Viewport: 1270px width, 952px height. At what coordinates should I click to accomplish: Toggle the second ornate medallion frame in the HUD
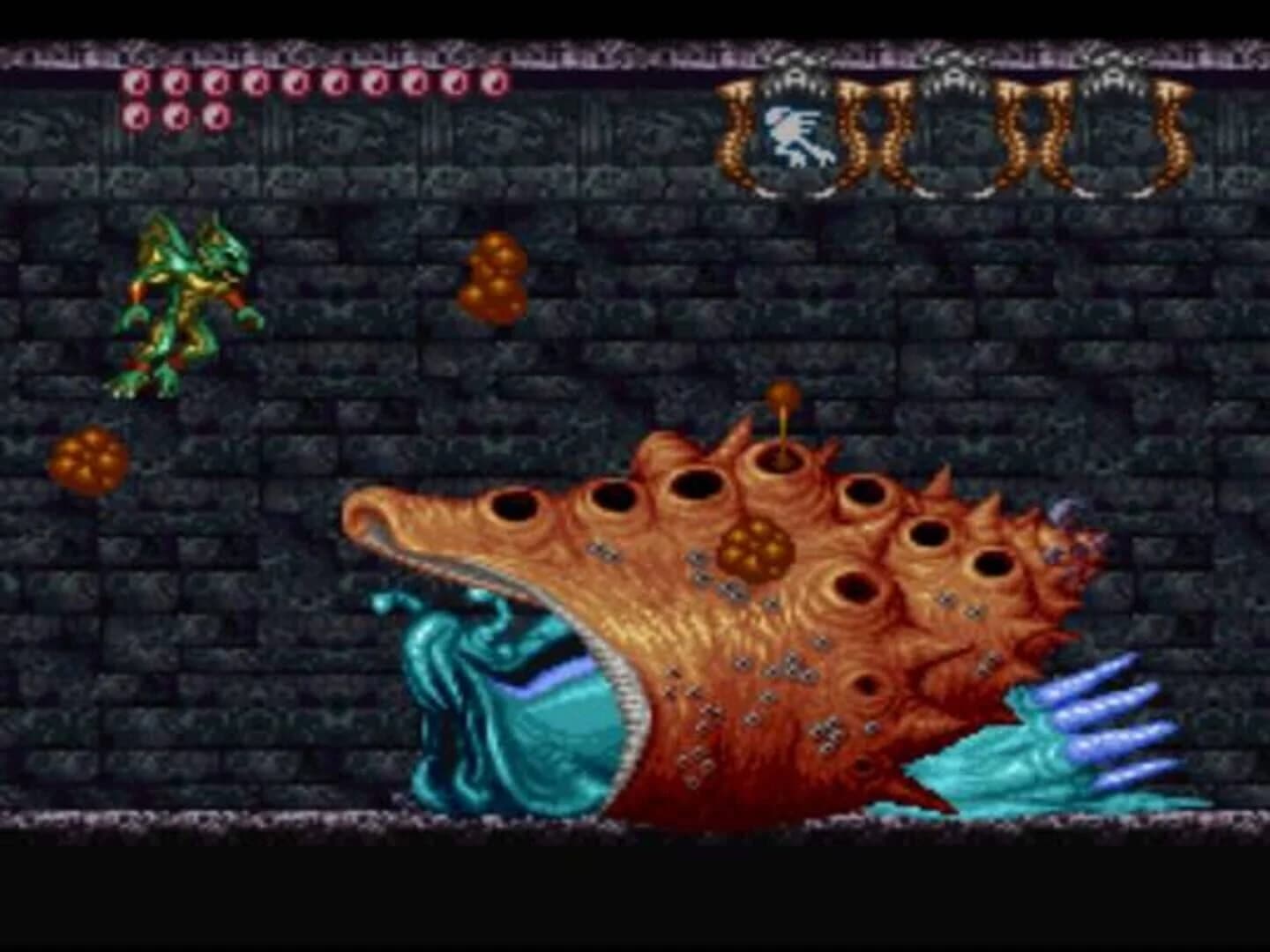(952, 132)
